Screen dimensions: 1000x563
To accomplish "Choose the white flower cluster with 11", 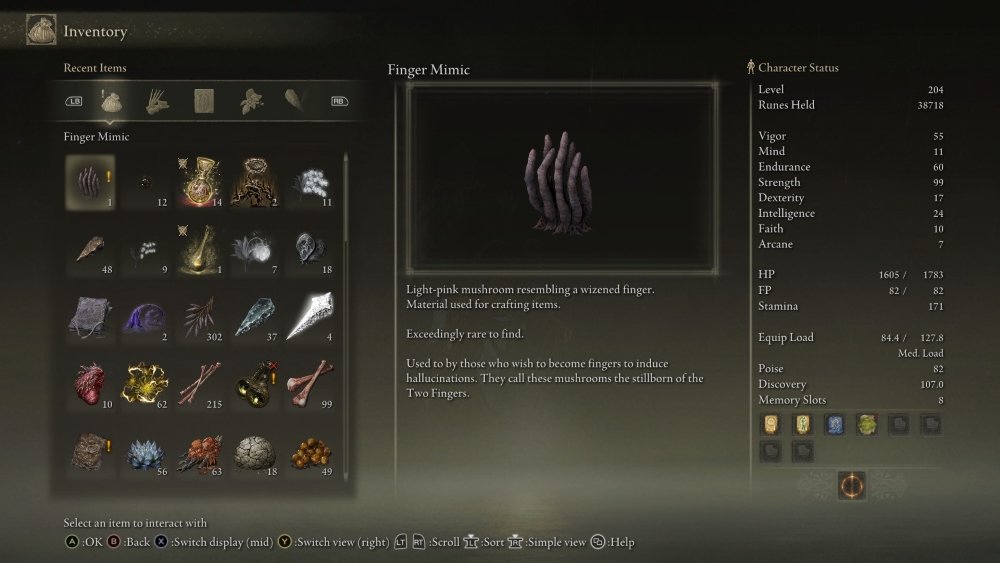I will [x=309, y=181].
